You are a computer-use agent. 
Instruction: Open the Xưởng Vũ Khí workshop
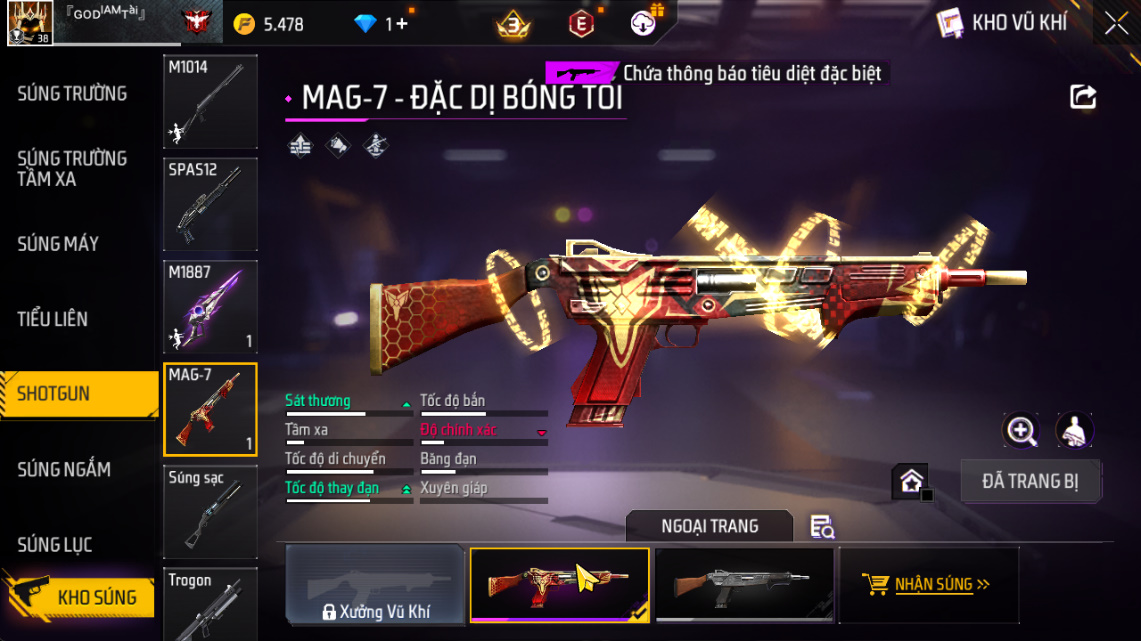375,587
